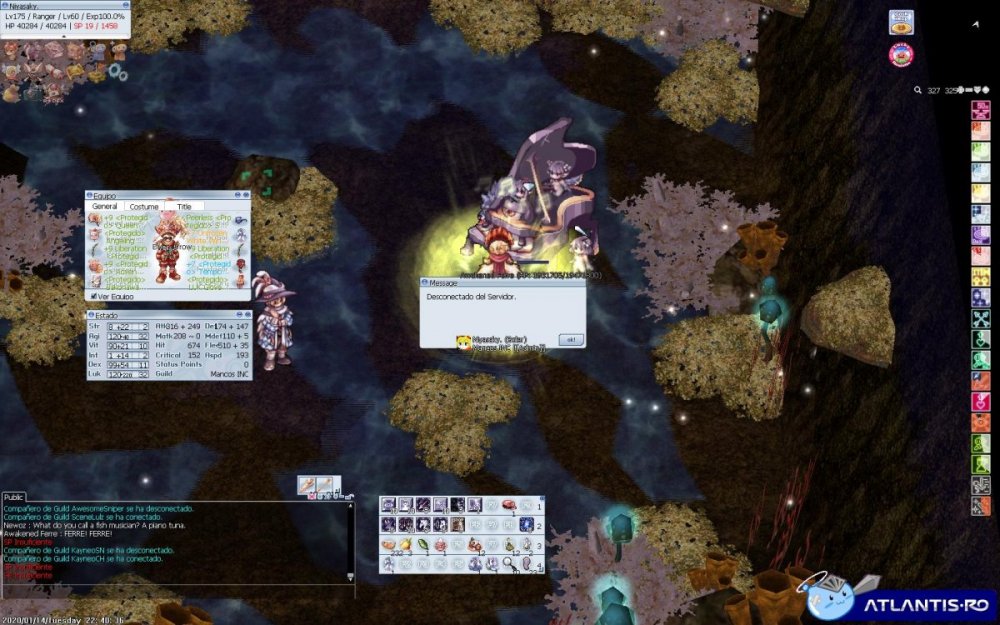This screenshot has height=625, width=1000.
Task: Select the Public chat tab
Action: tap(14, 497)
